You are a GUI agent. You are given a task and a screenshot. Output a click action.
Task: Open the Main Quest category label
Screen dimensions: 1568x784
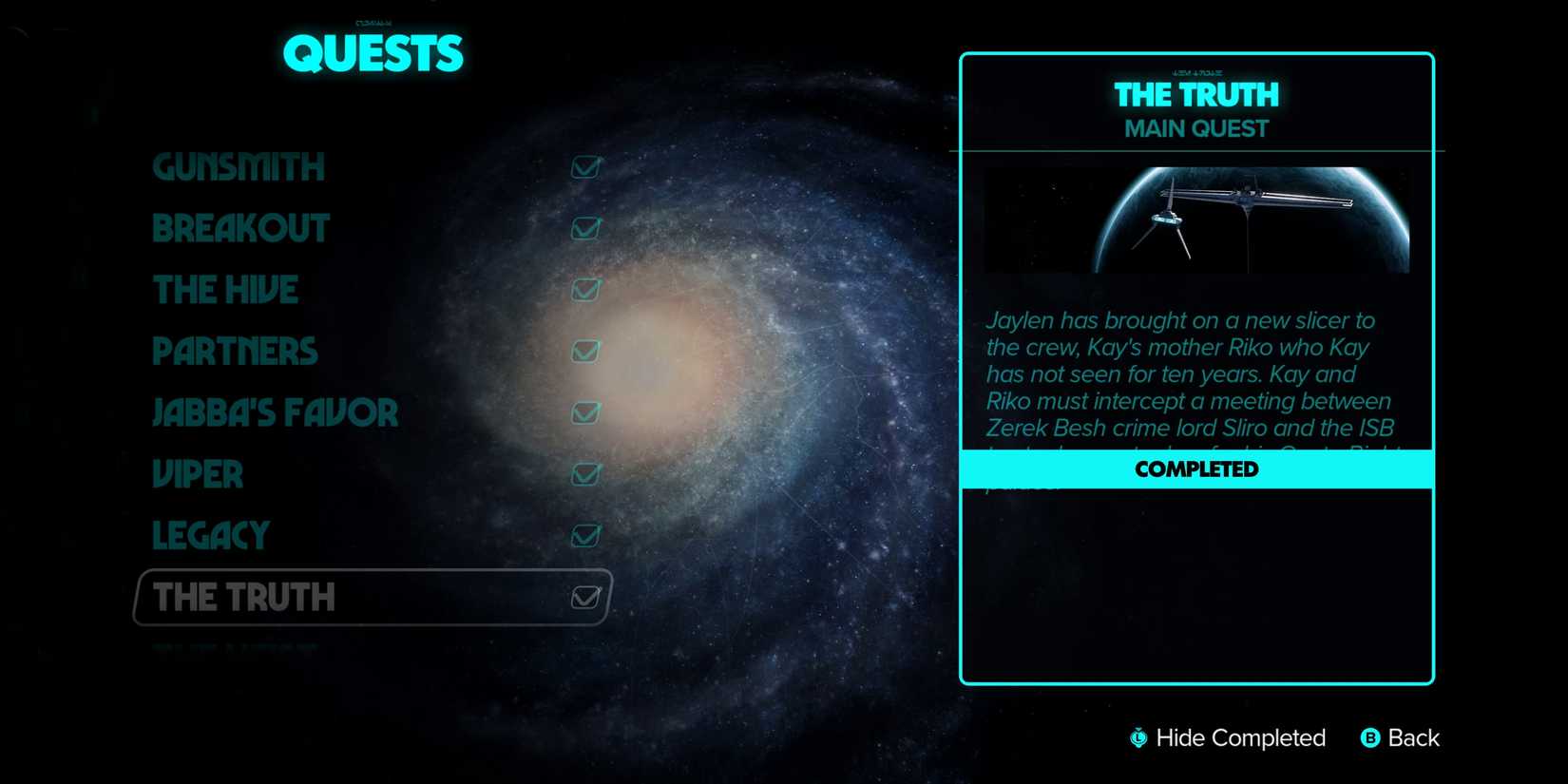click(x=1195, y=128)
